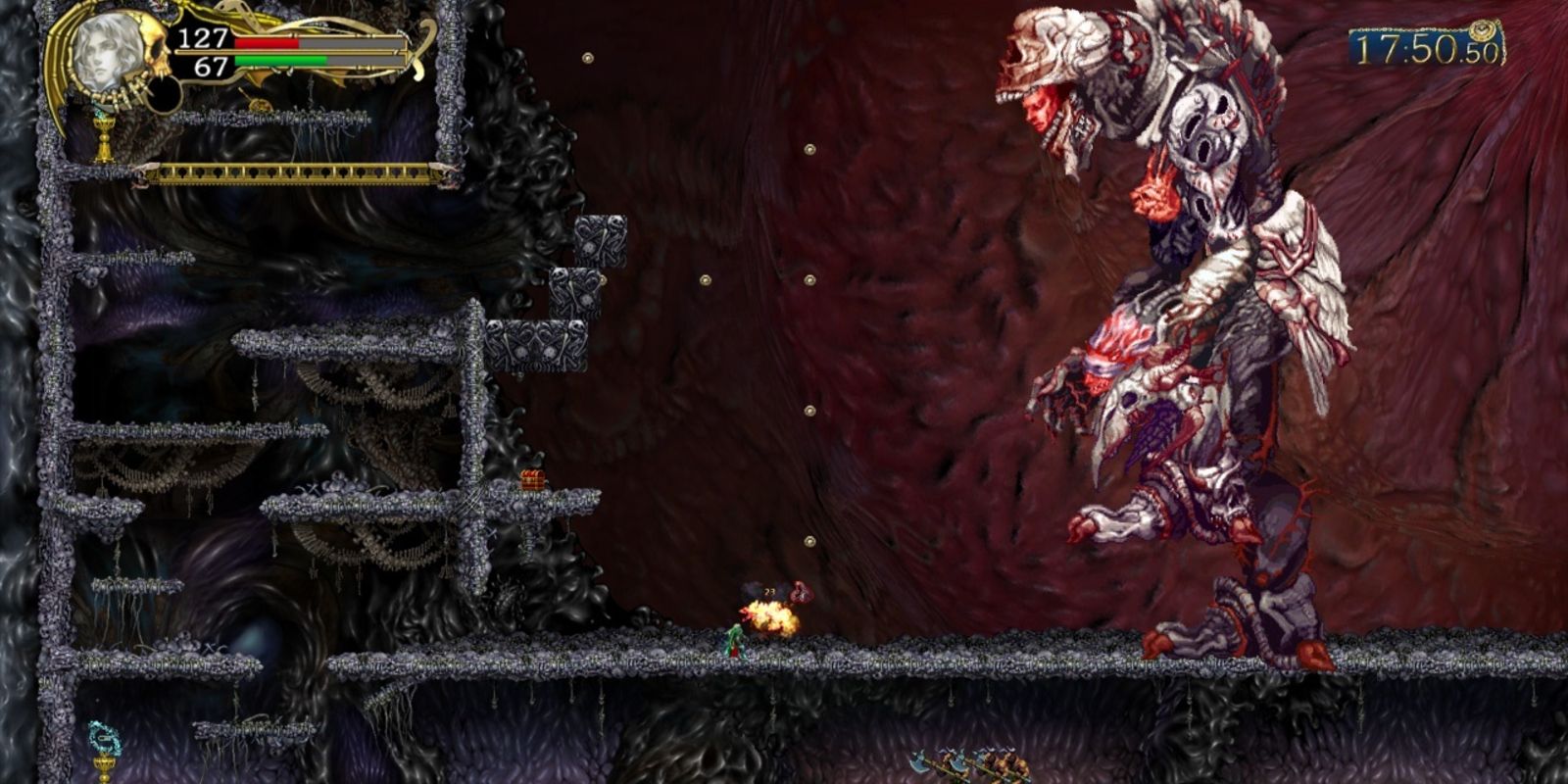Click the damage number 23 above the blast

(x=768, y=592)
